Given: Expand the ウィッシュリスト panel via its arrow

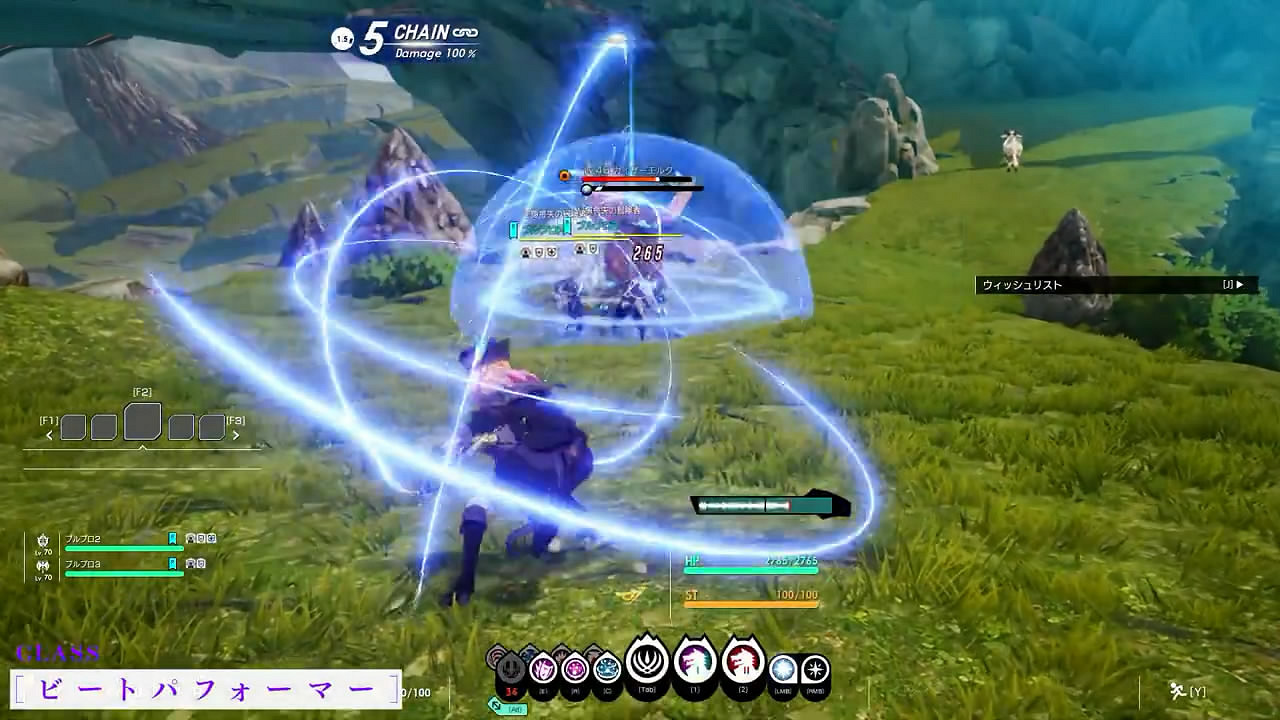Looking at the screenshot, I should [x=1240, y=285].
